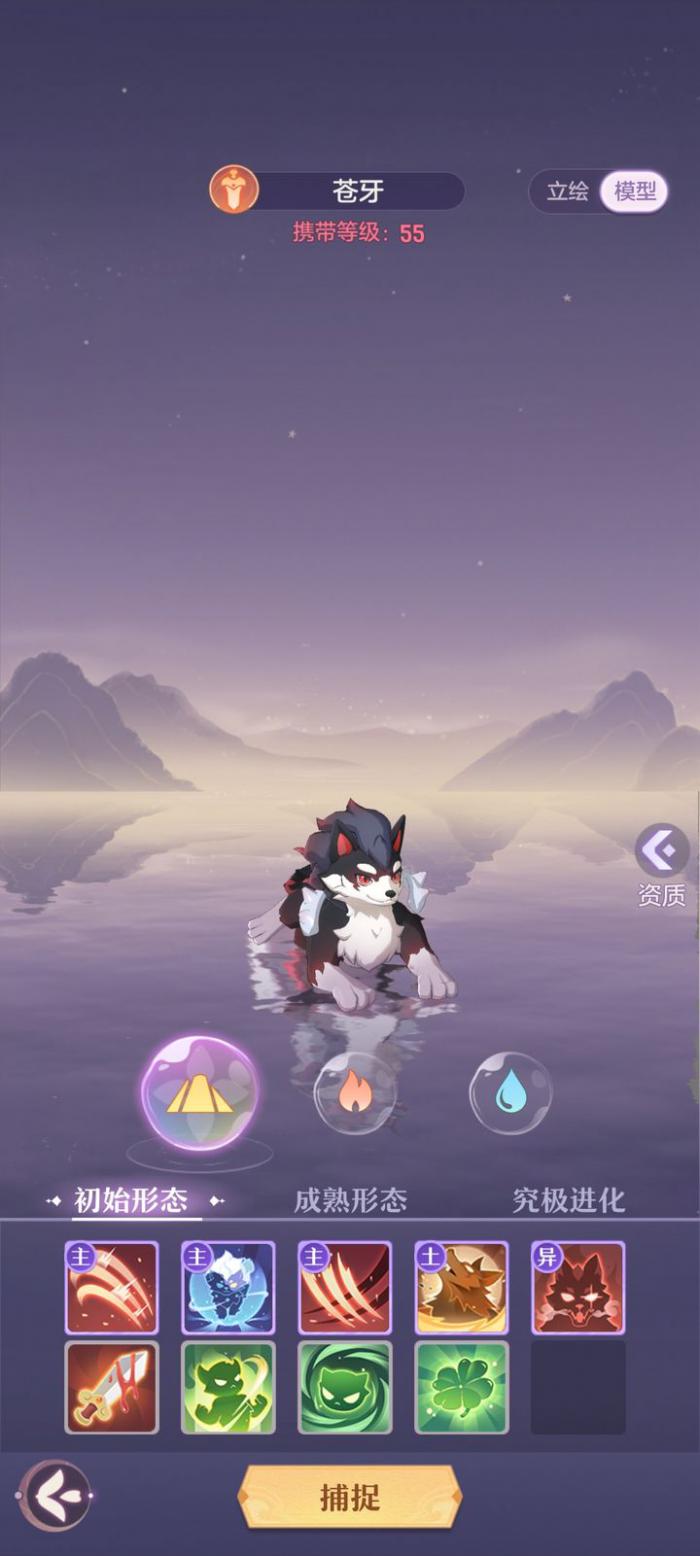Viewport: 700px width, 1556px height.
Task: Go back with the arrow button
Action: (x=55, y=1496)
